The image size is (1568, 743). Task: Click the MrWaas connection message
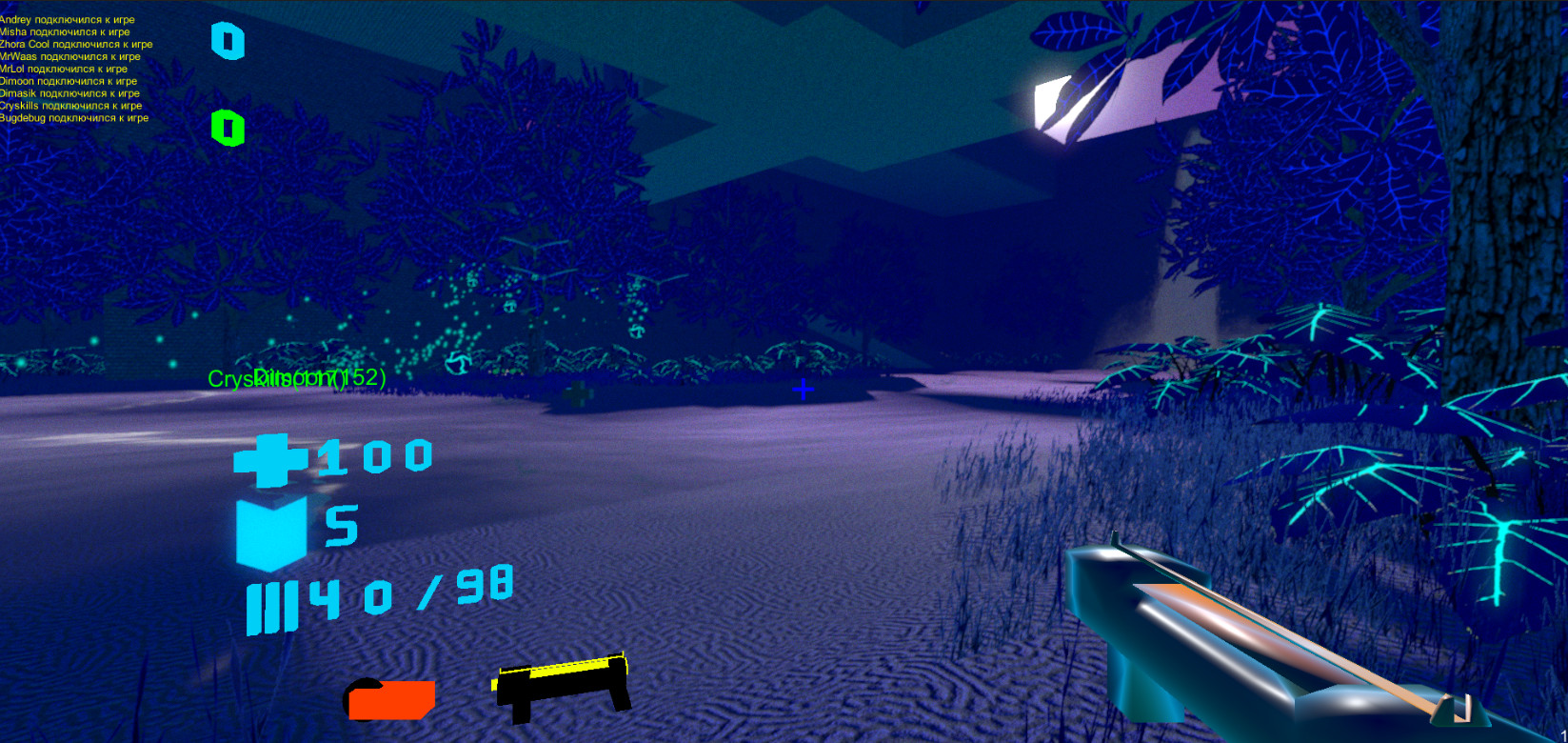pos(69,56)
